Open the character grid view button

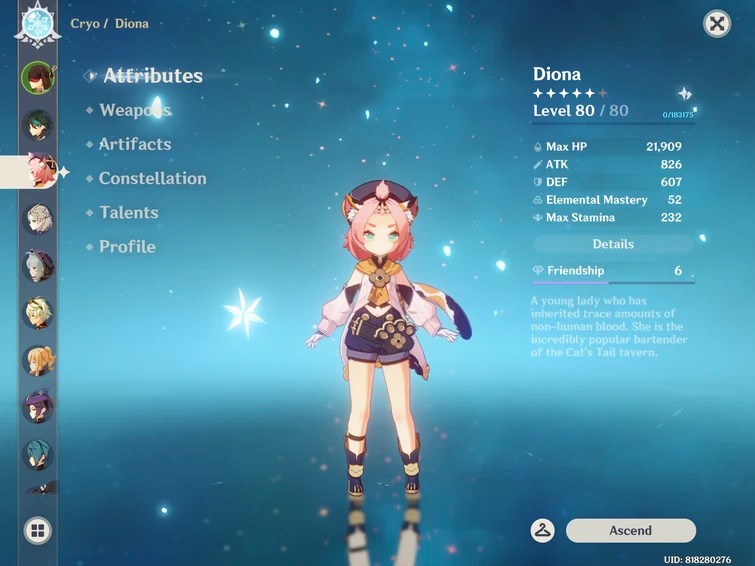38,530
